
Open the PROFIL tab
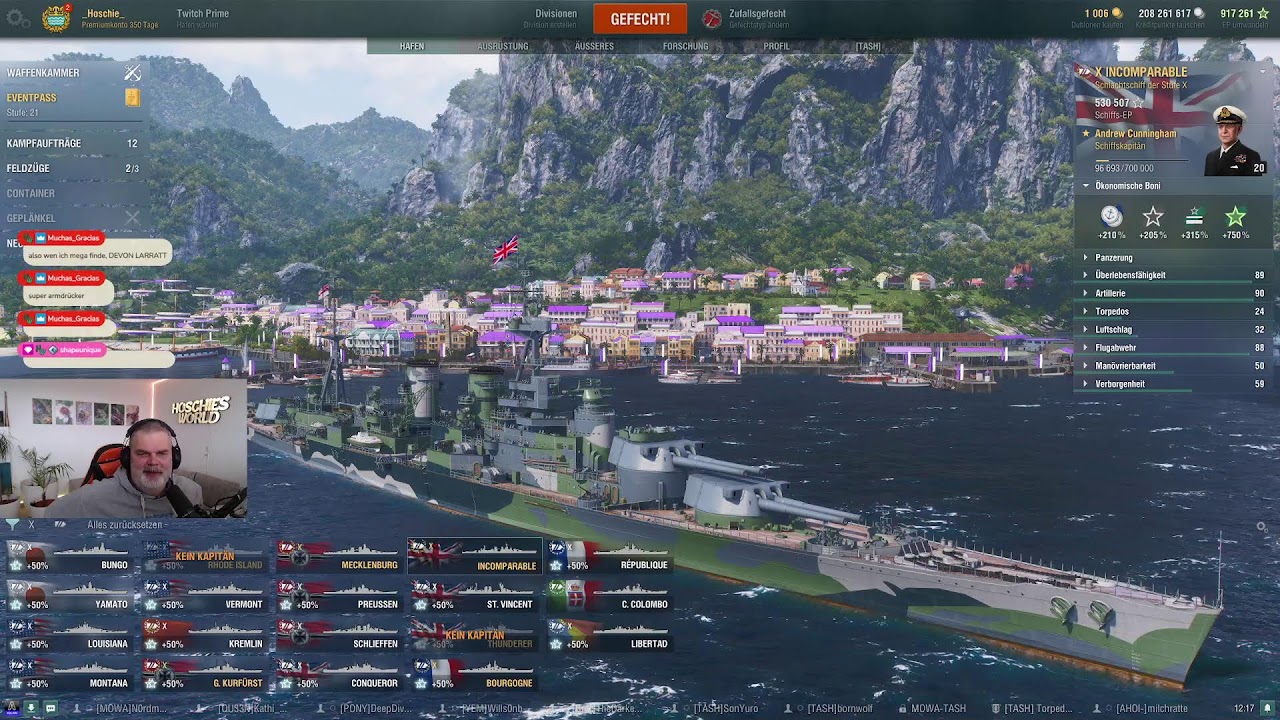[x=776, y=47]
